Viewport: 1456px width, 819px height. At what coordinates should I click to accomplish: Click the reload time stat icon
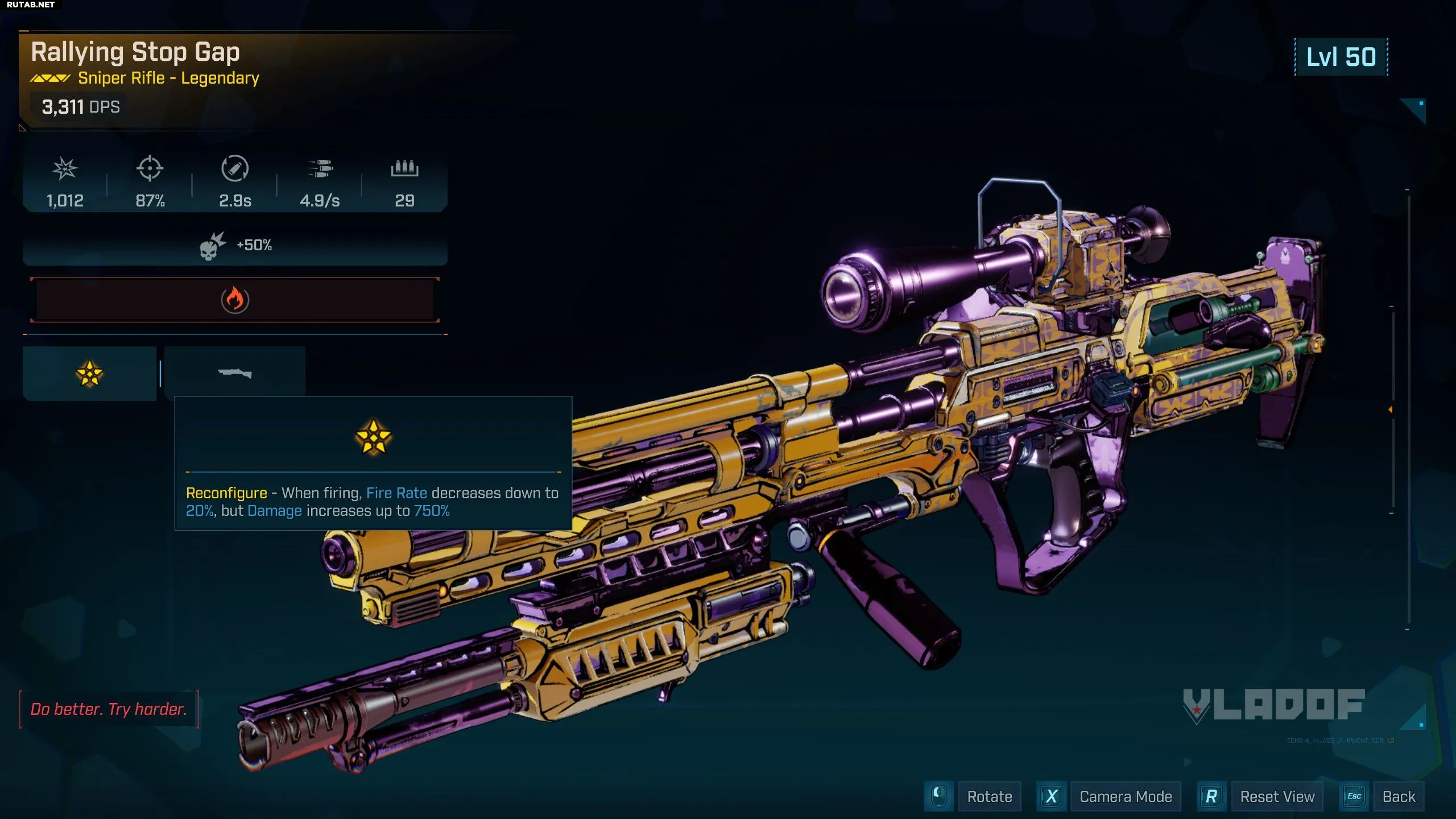234,169
